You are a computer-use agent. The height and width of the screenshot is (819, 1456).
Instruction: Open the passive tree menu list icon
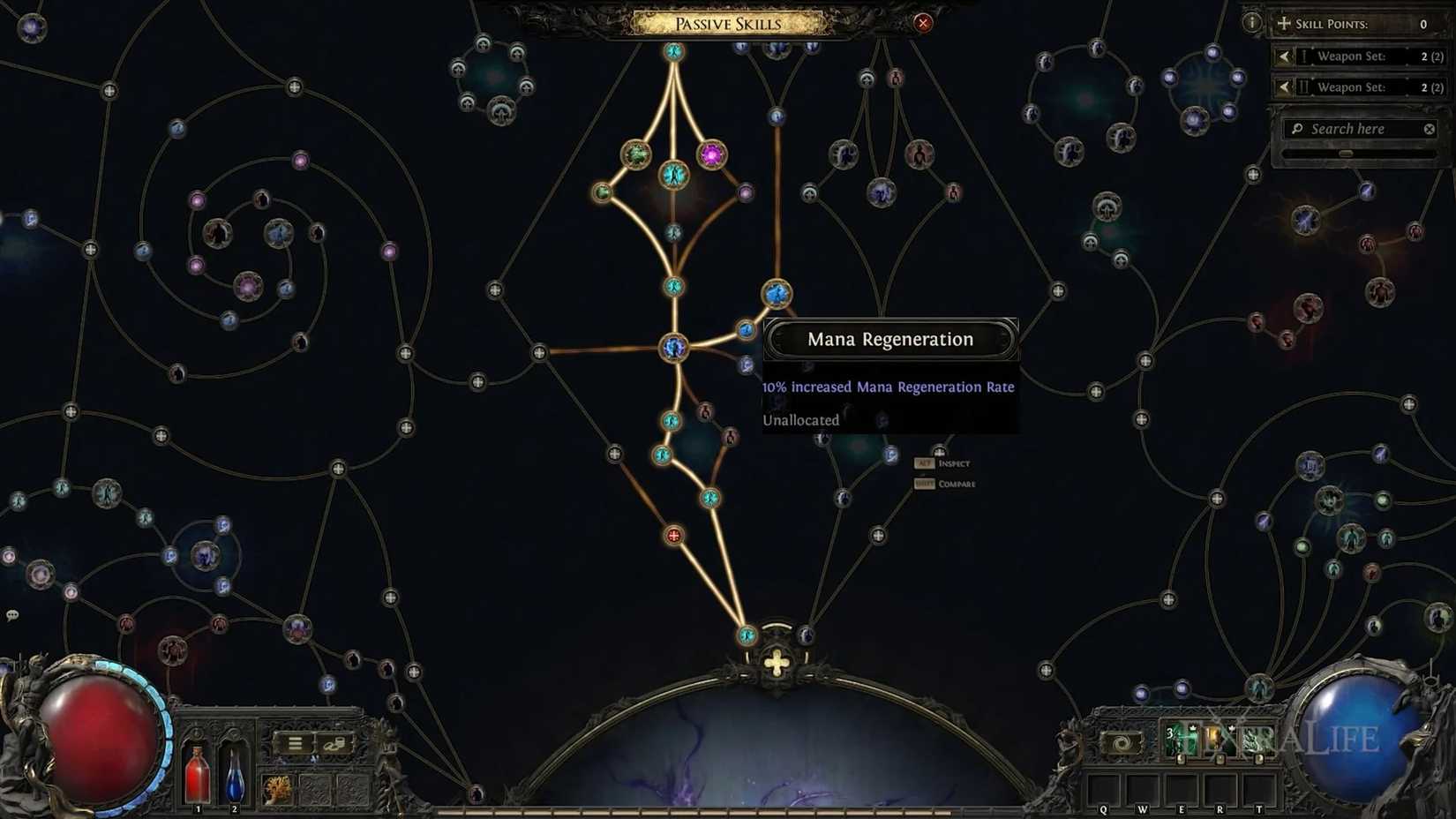coord(295,743)
